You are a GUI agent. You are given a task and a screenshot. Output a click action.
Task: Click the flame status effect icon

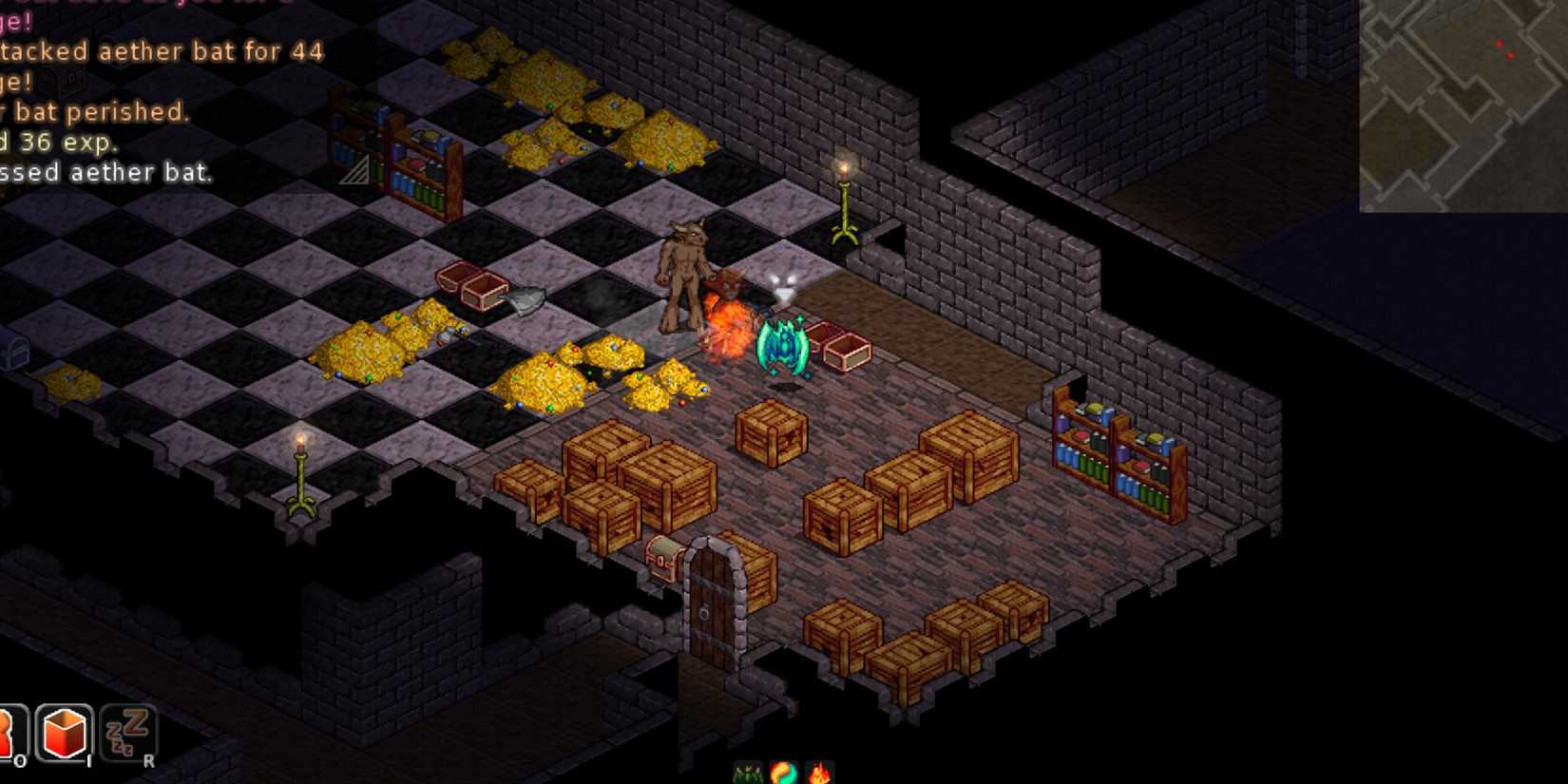[x=820, y=772]
